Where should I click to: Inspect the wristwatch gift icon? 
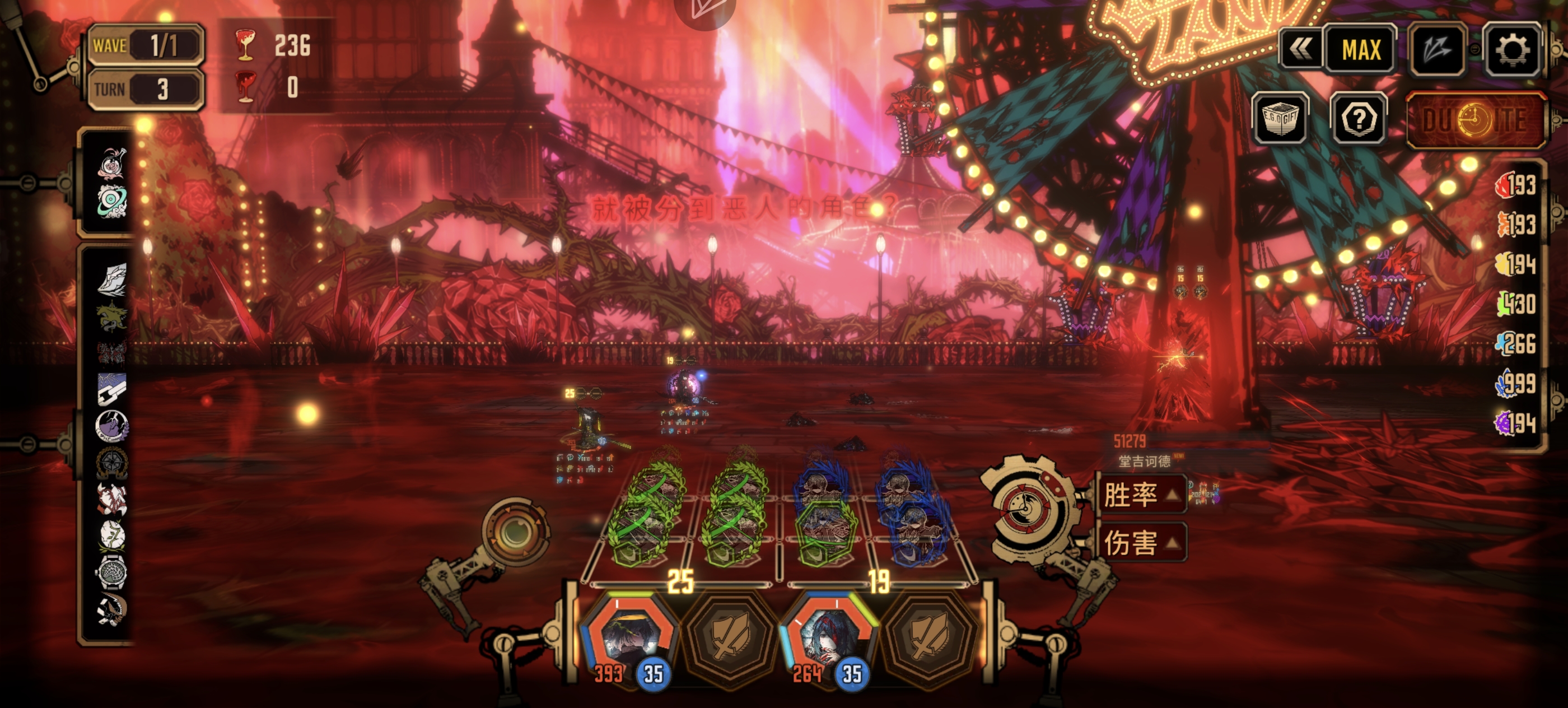tap(112, 572)
